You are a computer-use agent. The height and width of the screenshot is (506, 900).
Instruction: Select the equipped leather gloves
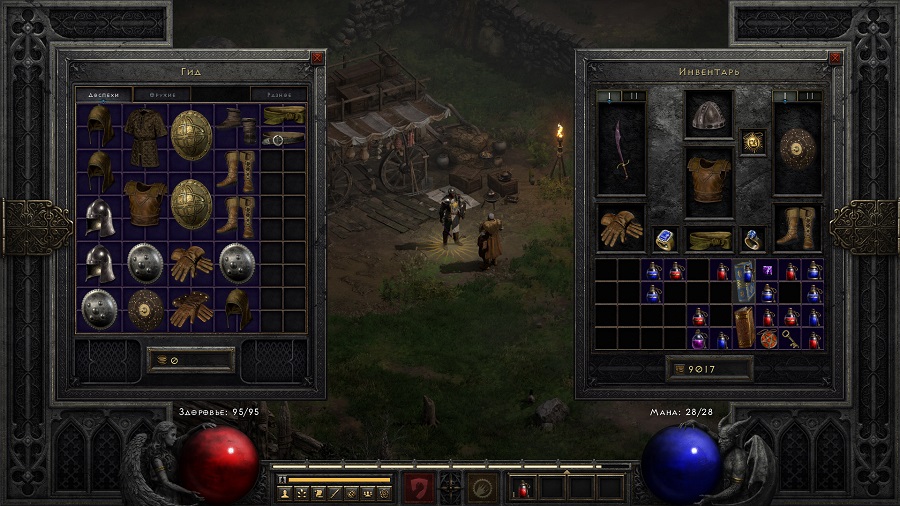[x=621, y=228]
